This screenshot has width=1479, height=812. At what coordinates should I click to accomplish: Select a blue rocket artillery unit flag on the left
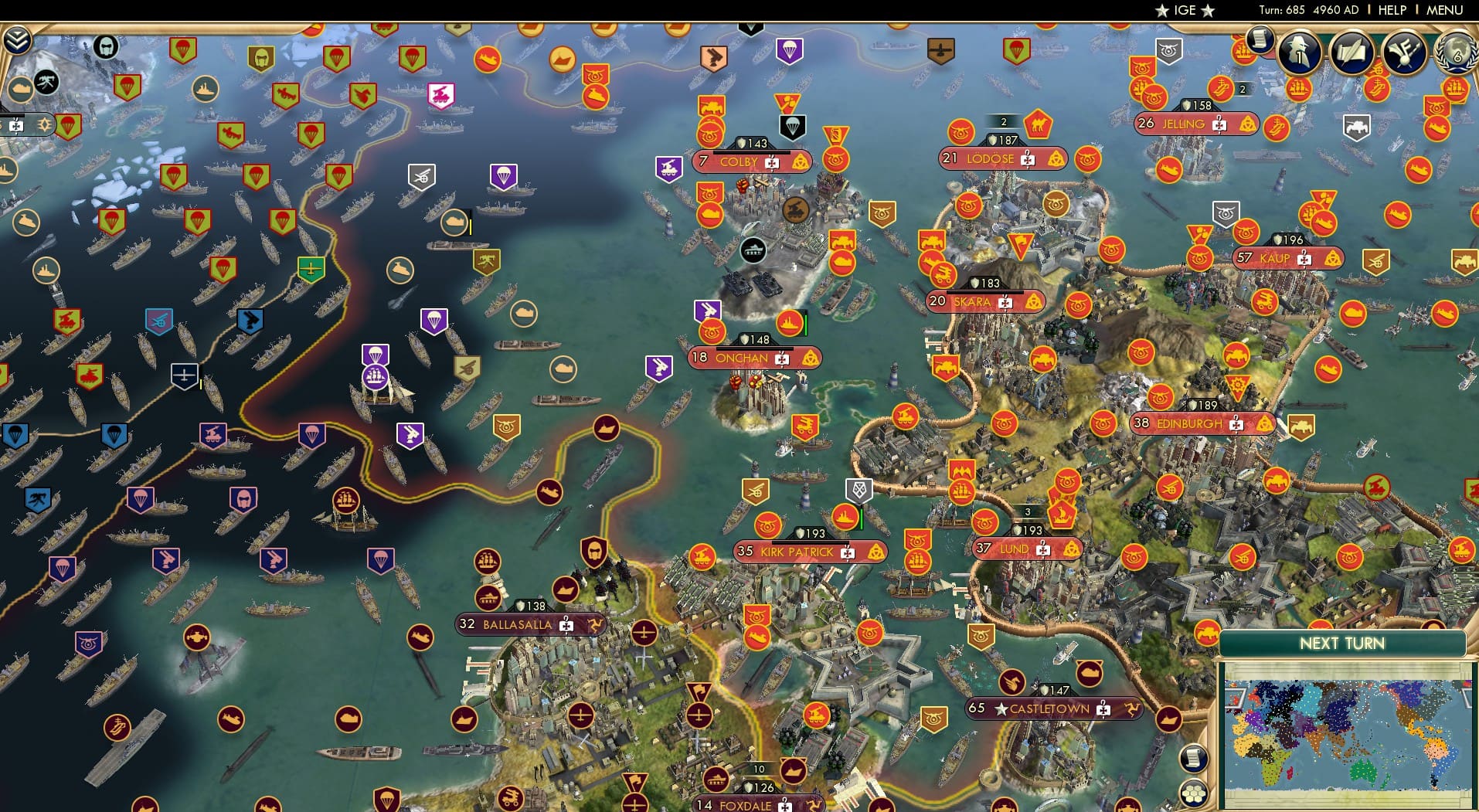coord(250,320)
